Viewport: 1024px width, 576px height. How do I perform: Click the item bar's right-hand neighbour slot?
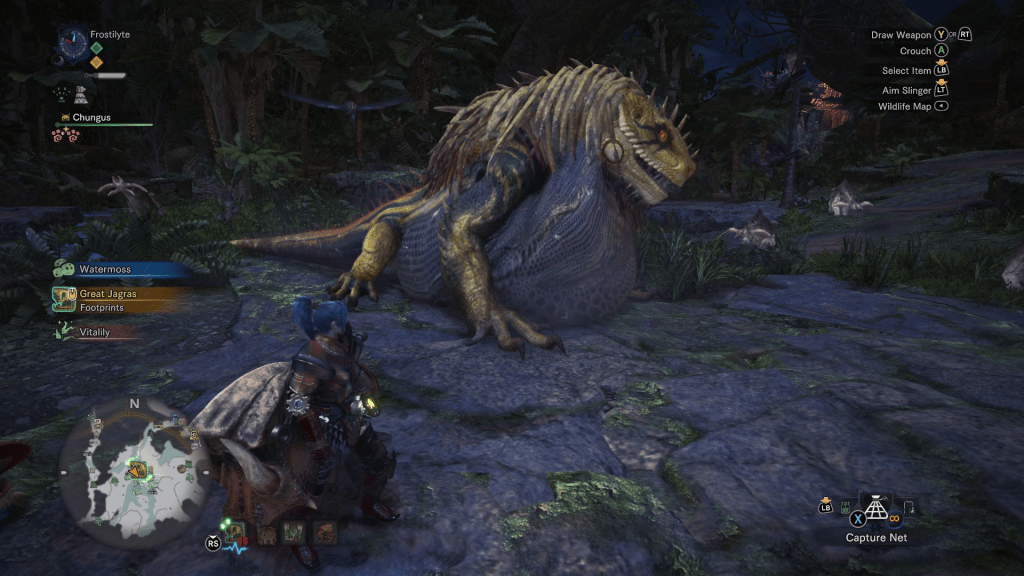(x=908, y=508)
